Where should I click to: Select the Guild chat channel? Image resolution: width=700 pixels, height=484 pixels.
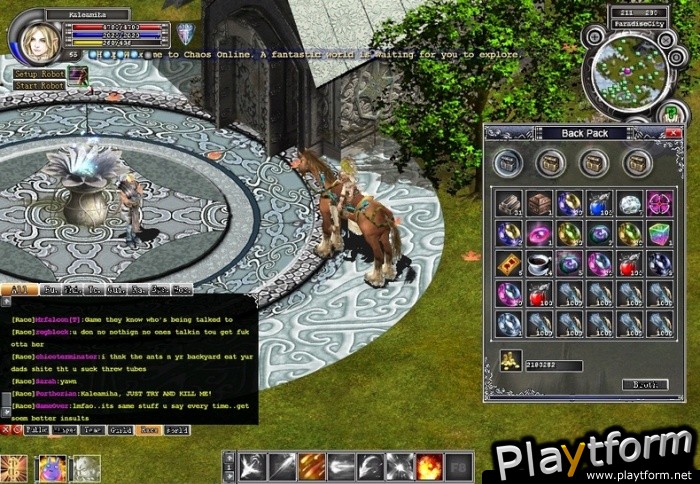pyautogui.click(x=120, y=430)
